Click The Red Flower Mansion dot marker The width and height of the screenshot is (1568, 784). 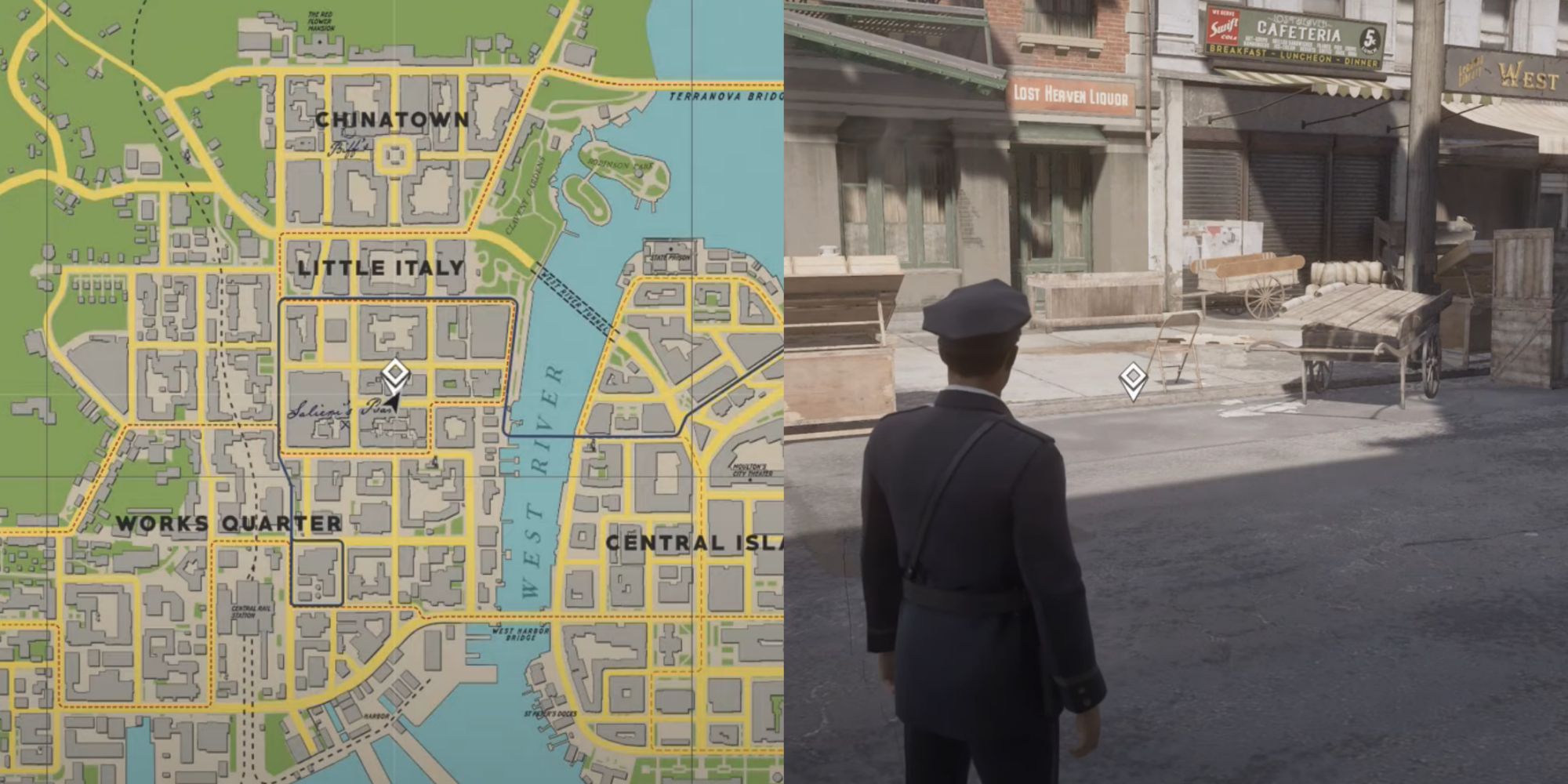click(x=320, y=42)
